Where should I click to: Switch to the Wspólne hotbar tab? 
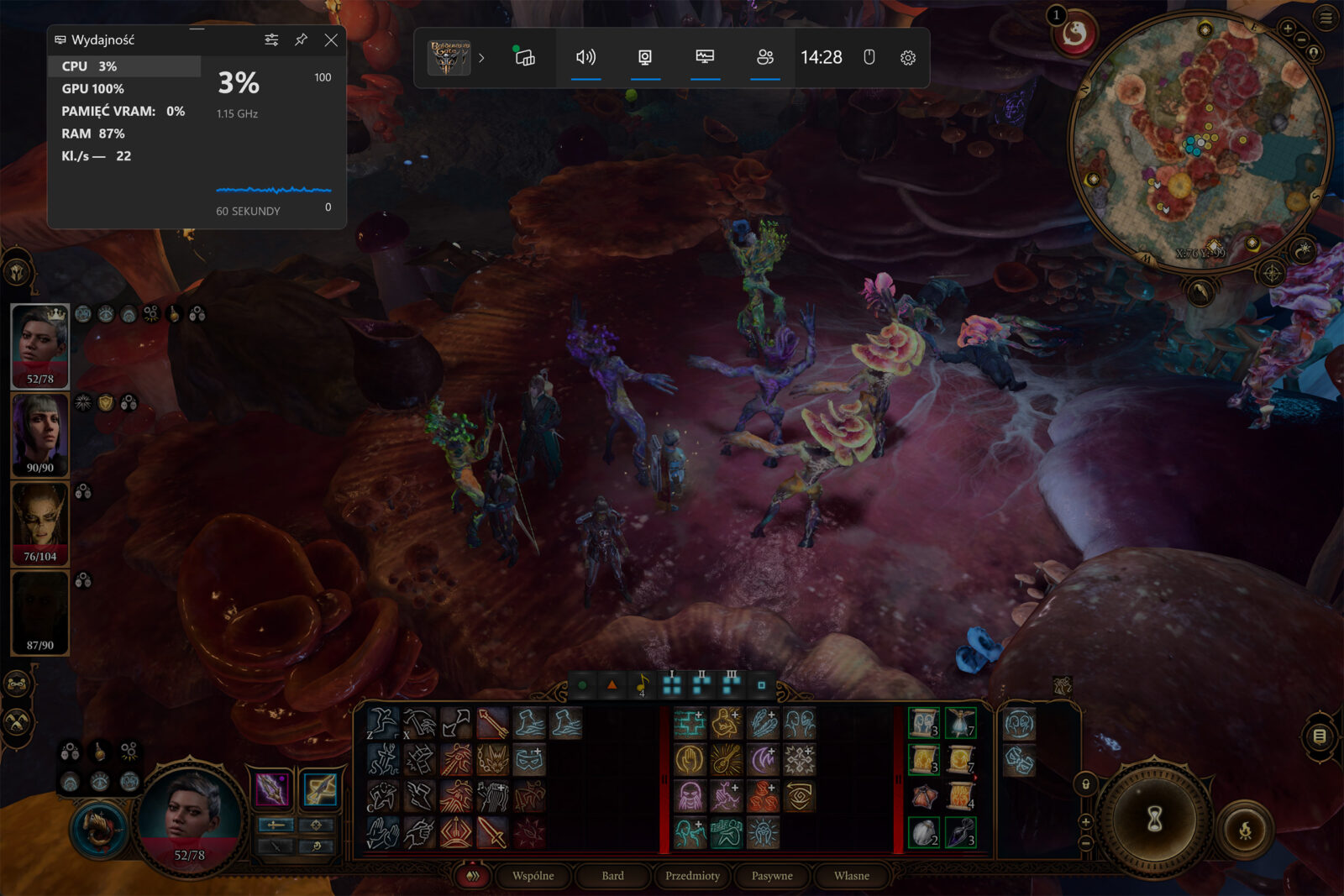[x=533, y=876]
